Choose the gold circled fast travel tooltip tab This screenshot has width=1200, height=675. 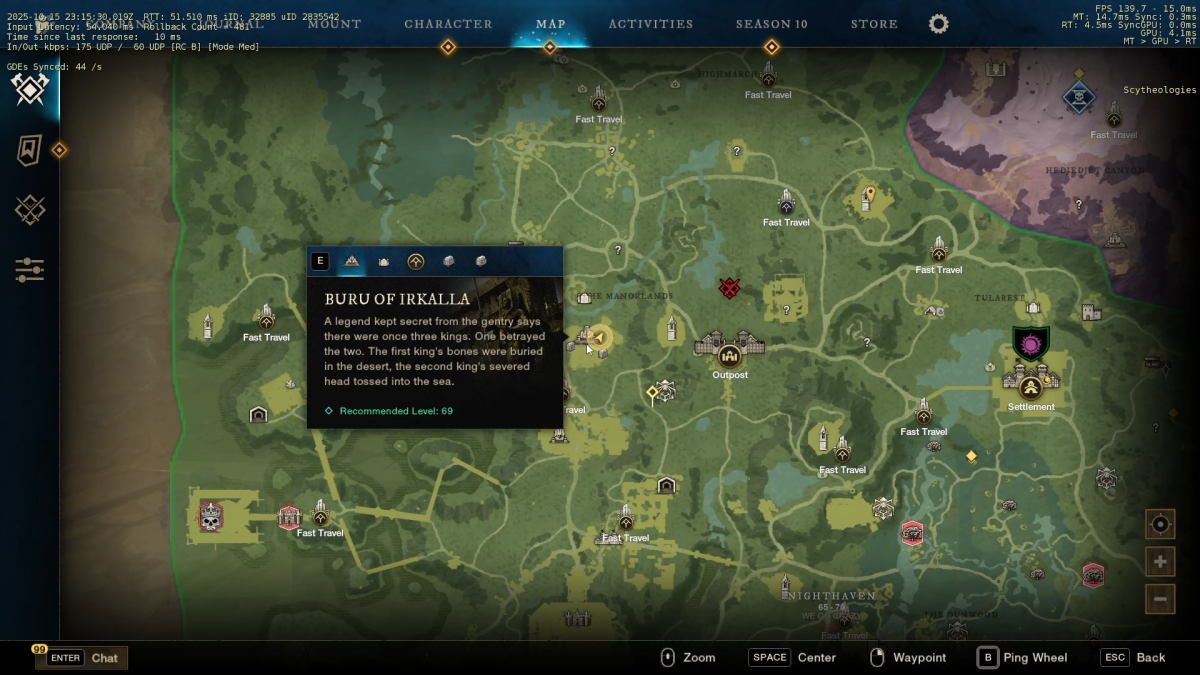[416, 262]
